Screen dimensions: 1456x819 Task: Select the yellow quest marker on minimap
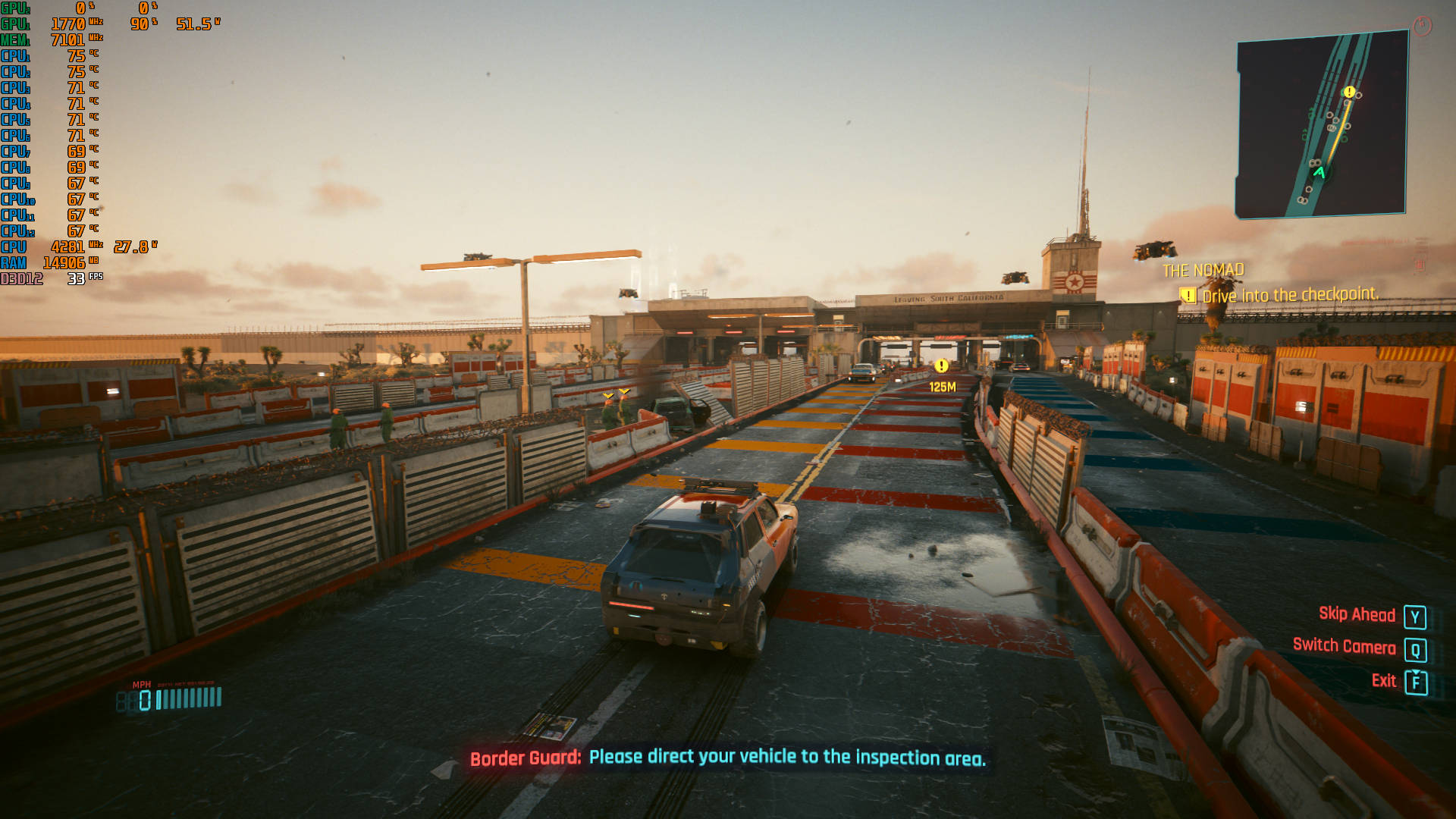(1348, 93)
